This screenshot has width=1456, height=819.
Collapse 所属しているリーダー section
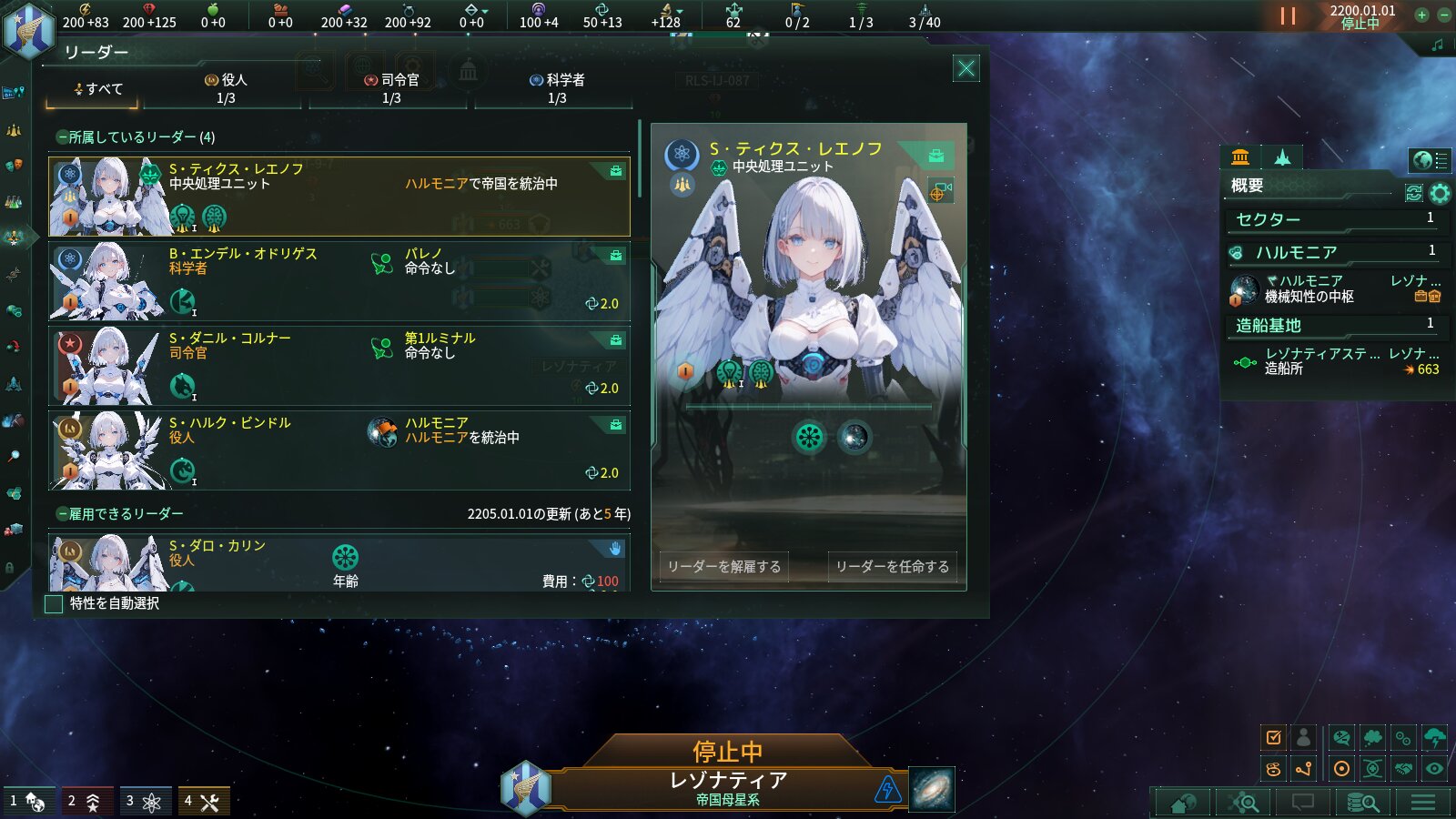(62, 137)
